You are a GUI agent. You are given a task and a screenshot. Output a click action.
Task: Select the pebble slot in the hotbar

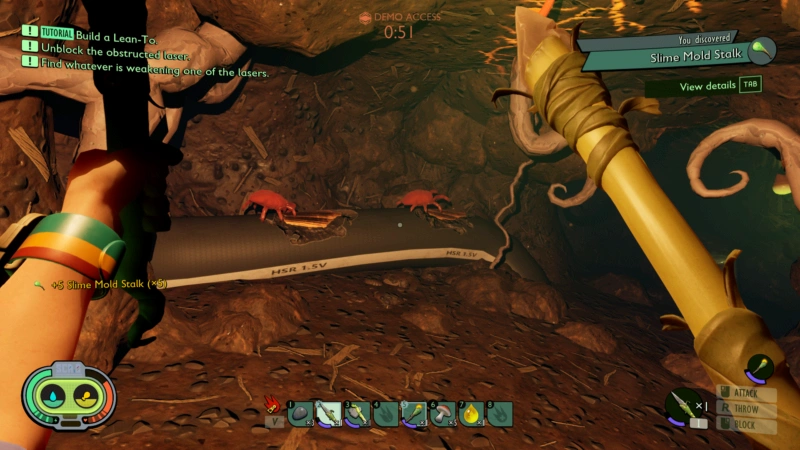click(x=300, y=413)
